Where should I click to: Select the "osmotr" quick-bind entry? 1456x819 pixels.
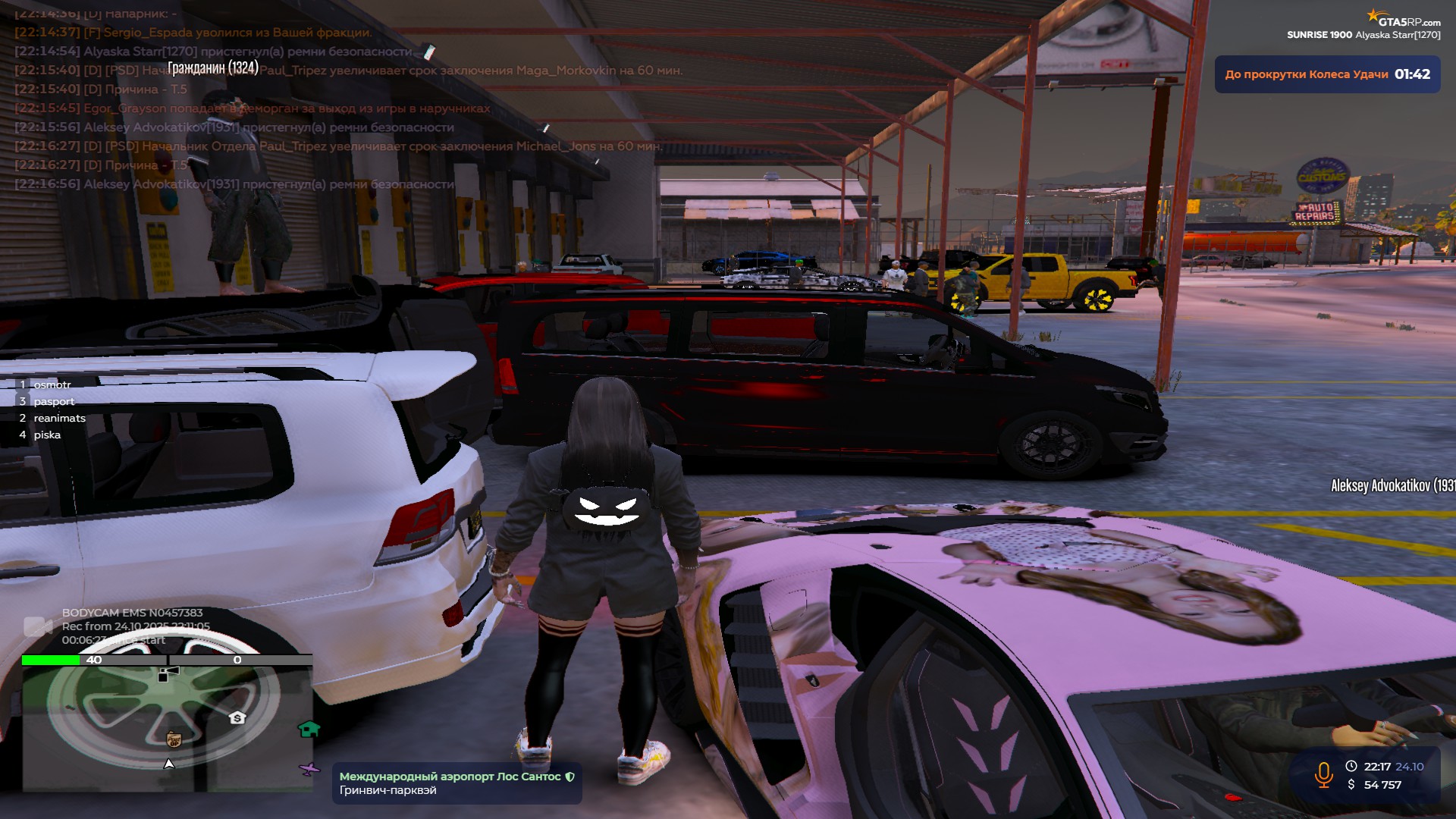tap(52, 384)
